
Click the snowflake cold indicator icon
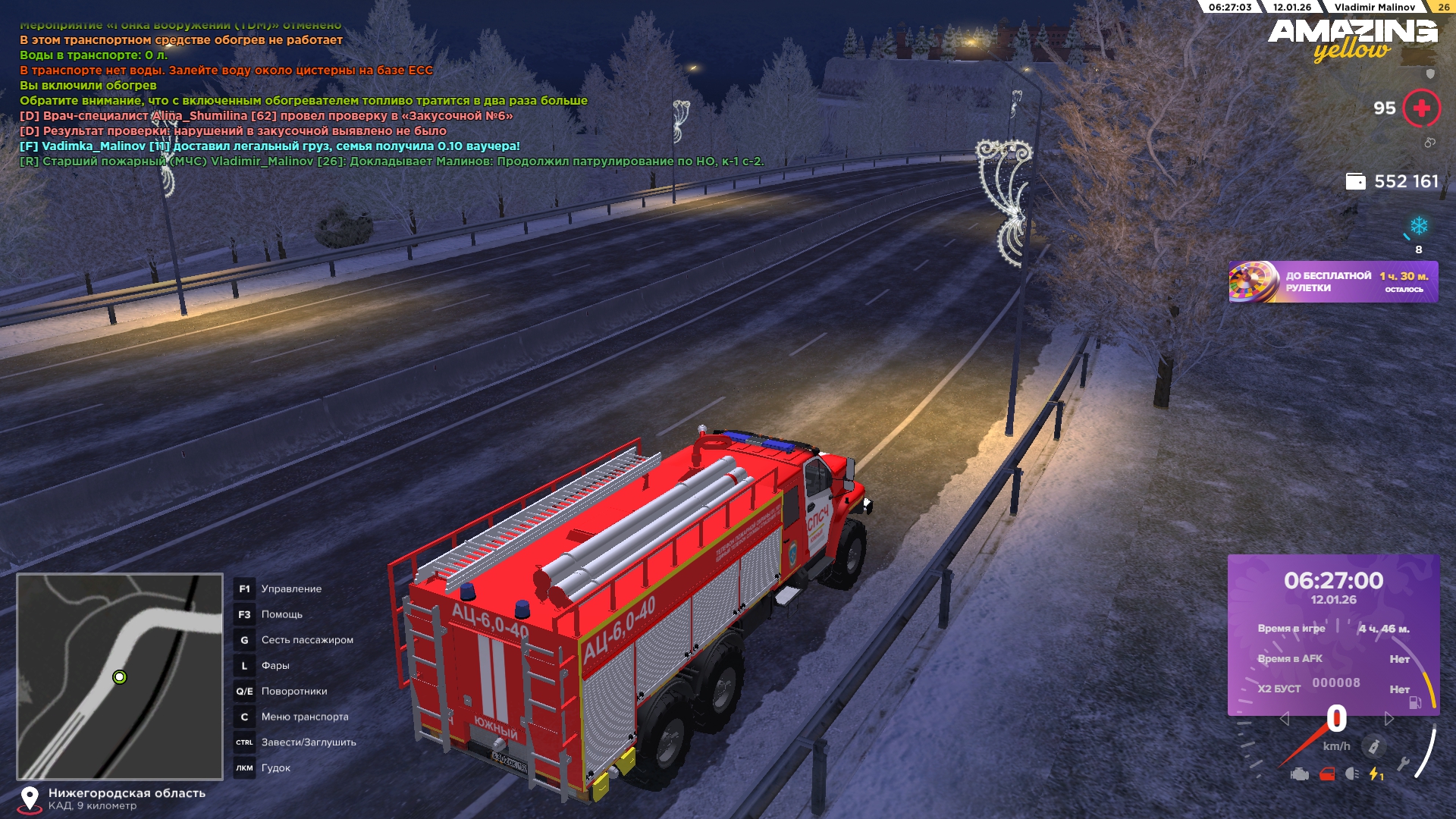click(1418, 226)
